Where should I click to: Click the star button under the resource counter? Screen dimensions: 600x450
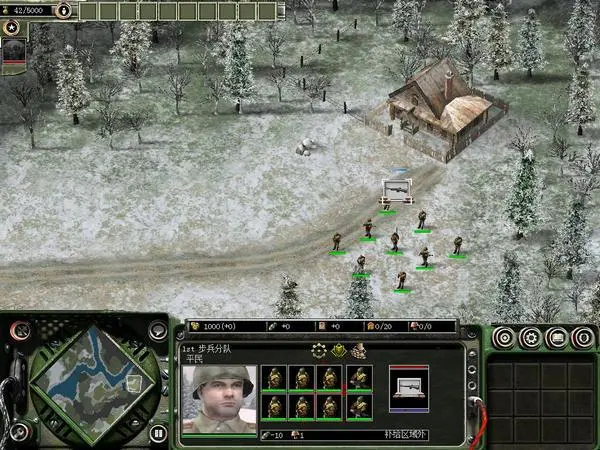click(x=12, y=28)
